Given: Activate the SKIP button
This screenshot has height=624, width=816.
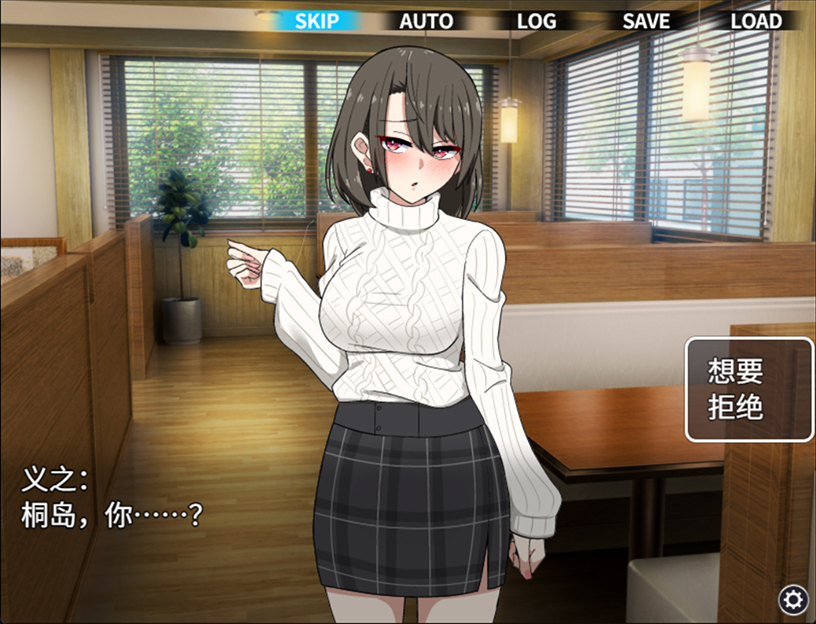Looking at the screenshot, I should point(317,20).
